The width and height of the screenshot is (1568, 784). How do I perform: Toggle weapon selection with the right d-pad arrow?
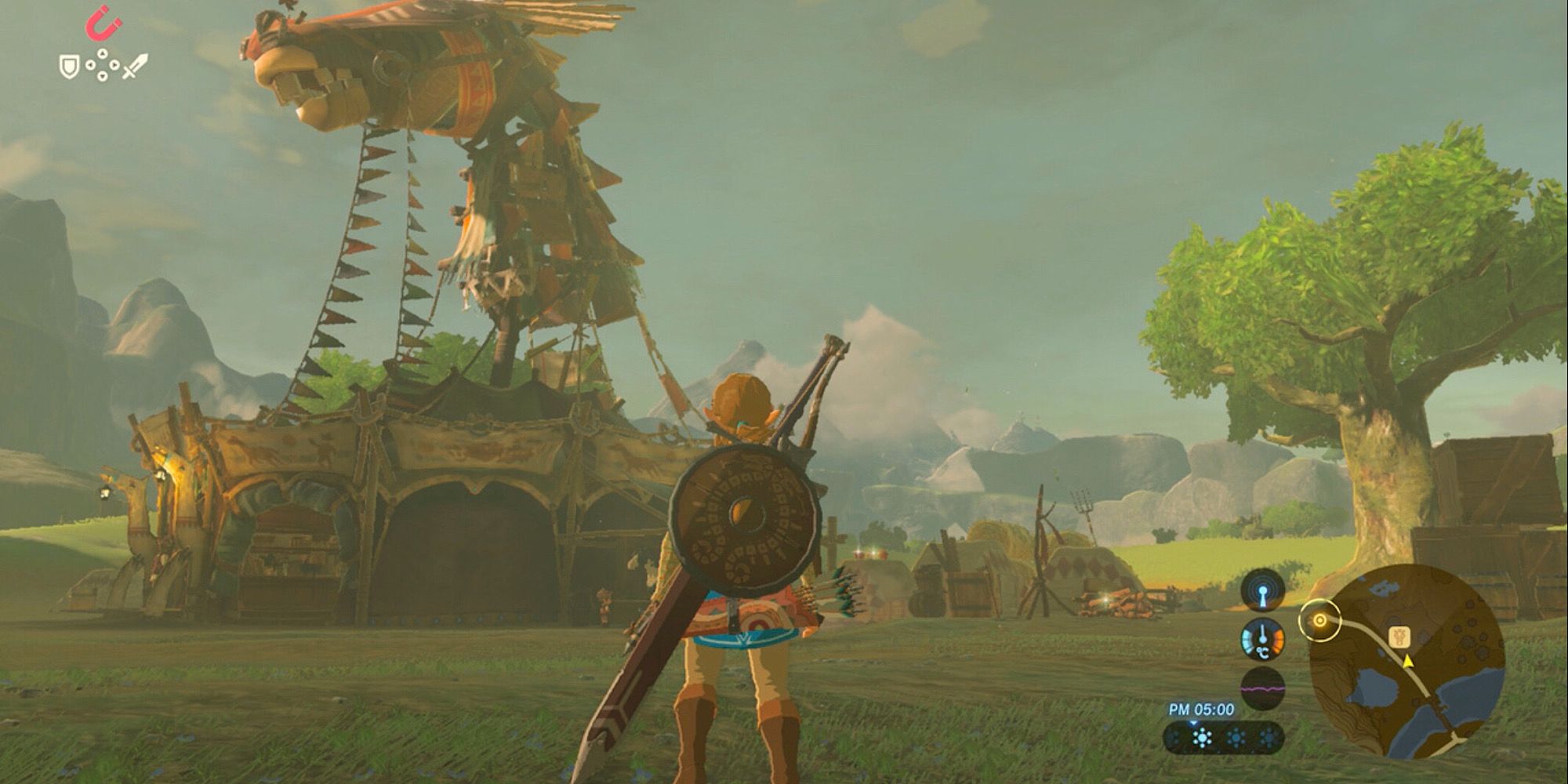[114, 64]
